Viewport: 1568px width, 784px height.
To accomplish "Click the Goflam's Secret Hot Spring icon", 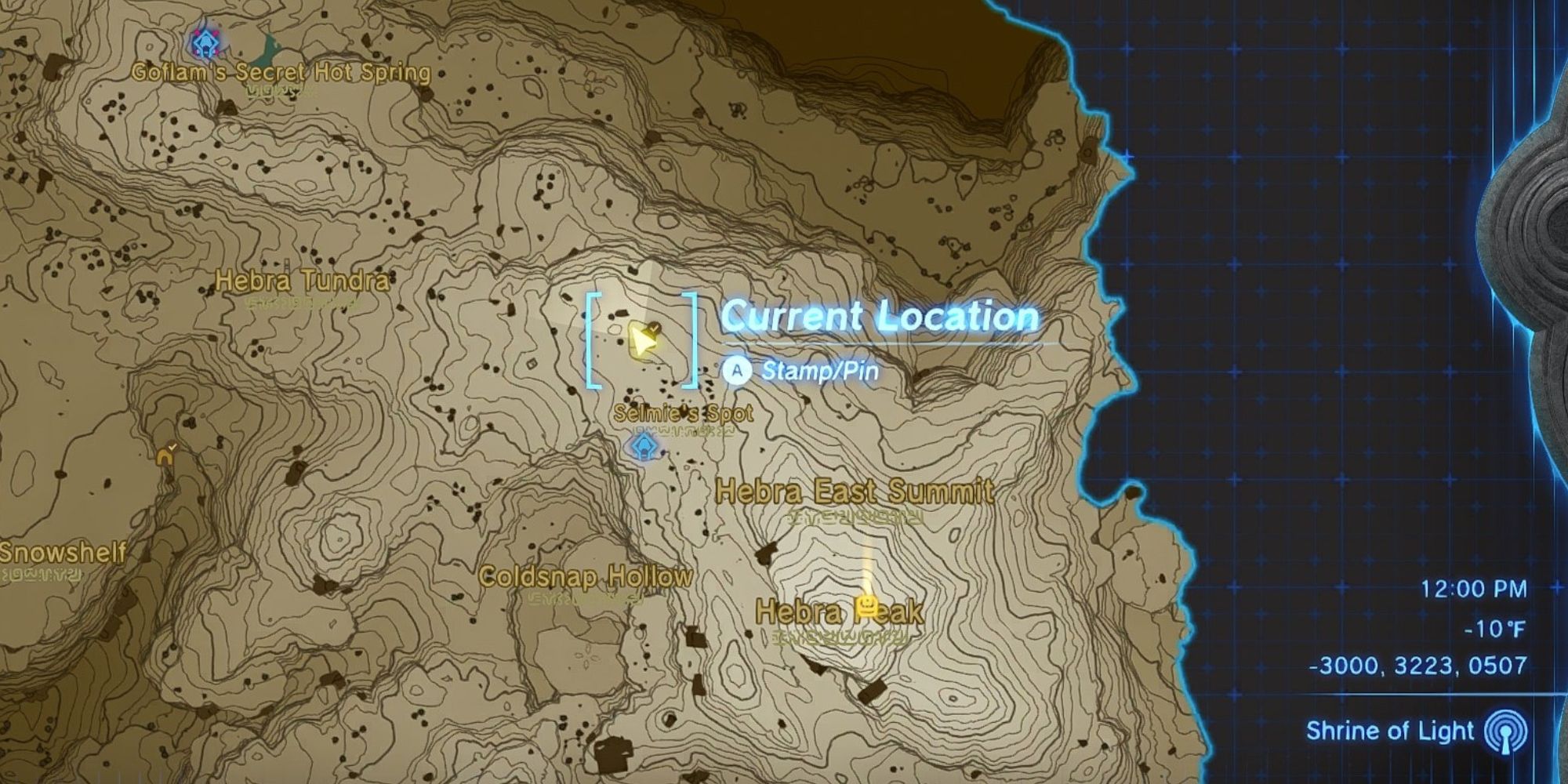I will click(204, 45).
